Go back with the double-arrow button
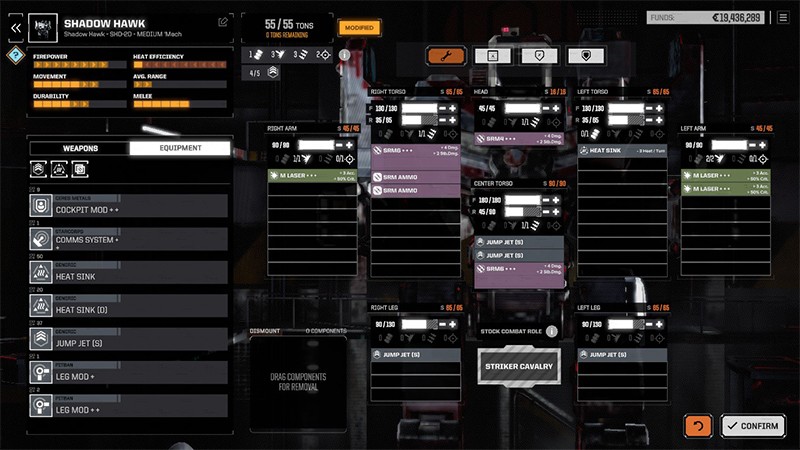800x450 pixels. (x=15, y=27)
